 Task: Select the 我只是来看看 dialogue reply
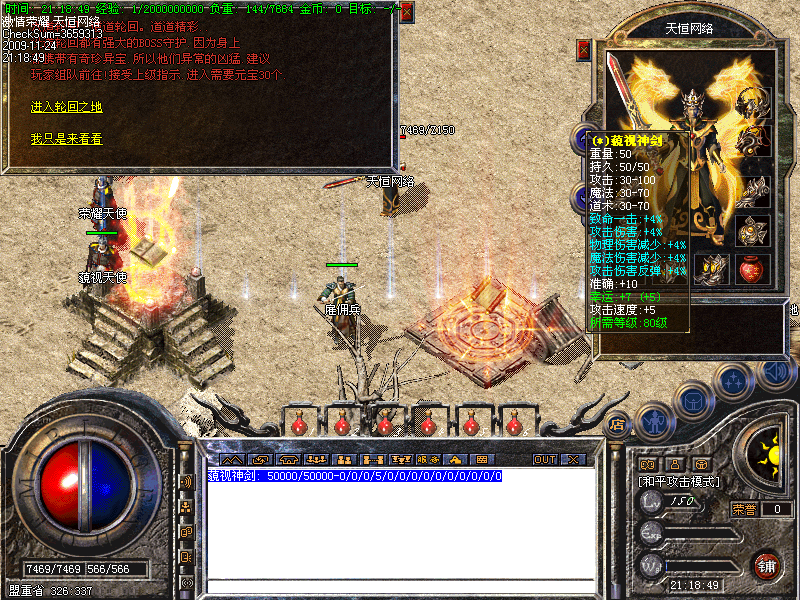click(x=66, y=139)
